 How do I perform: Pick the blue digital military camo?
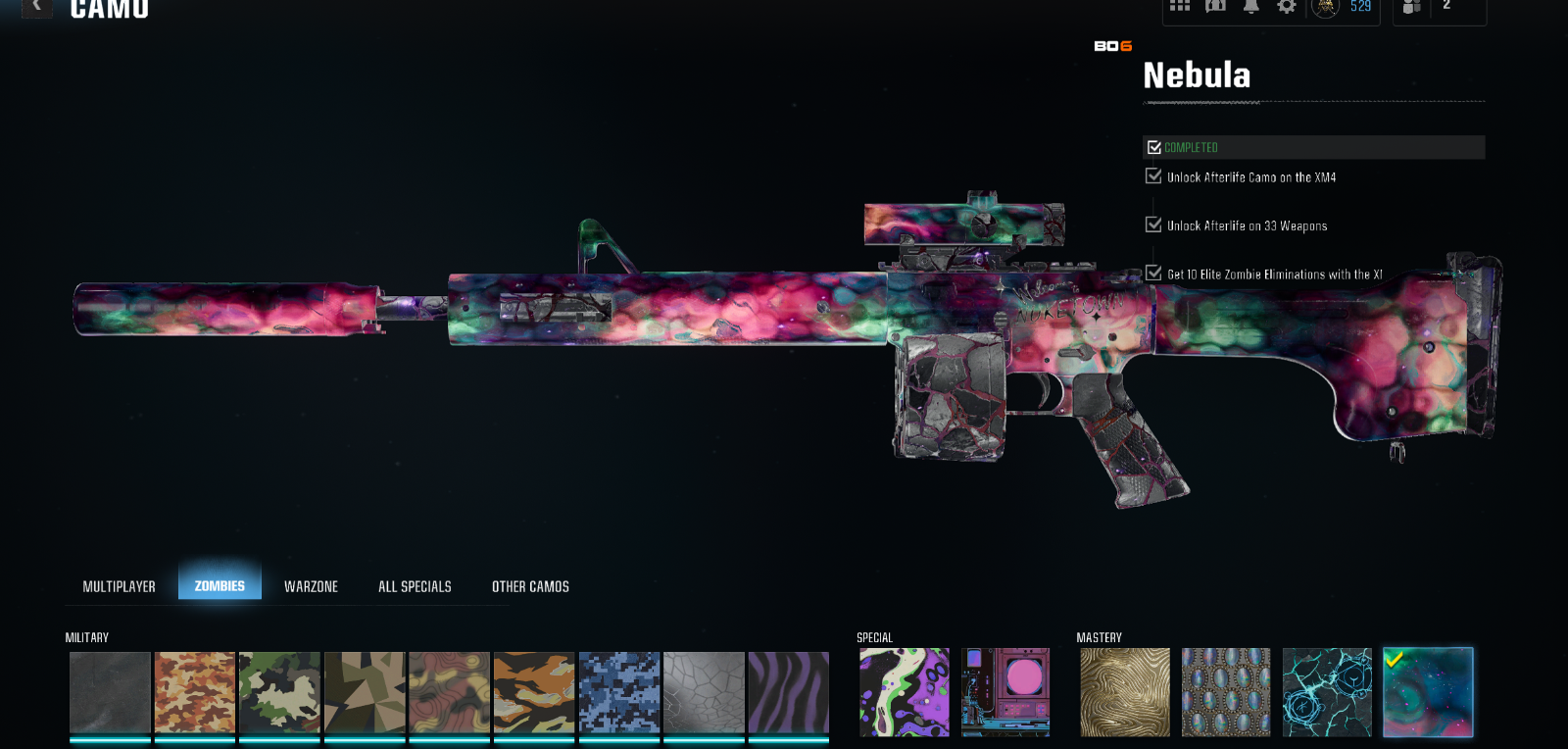[618, 693]
